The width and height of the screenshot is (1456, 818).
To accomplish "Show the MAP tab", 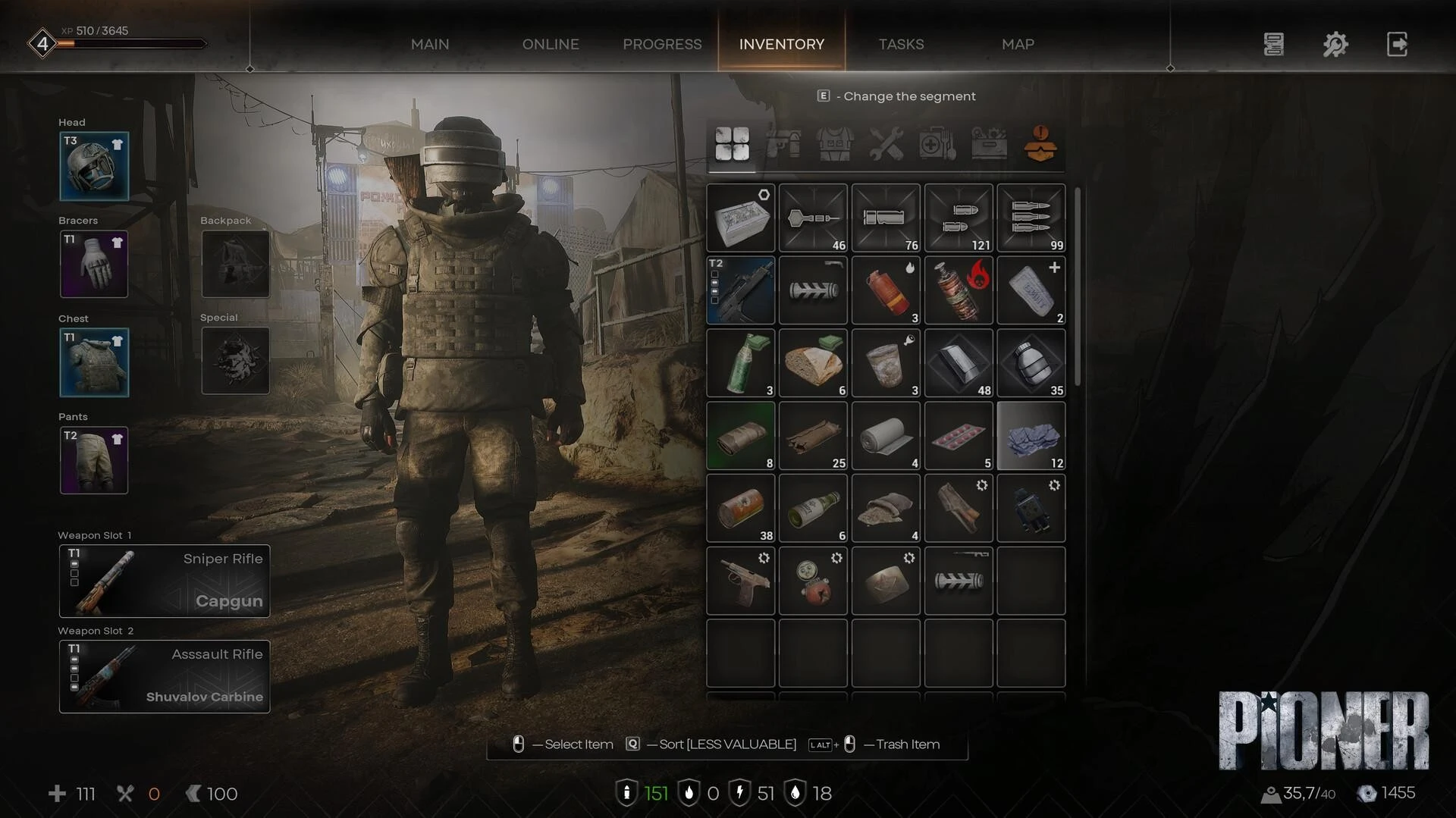I will (x=1018, y=45).
